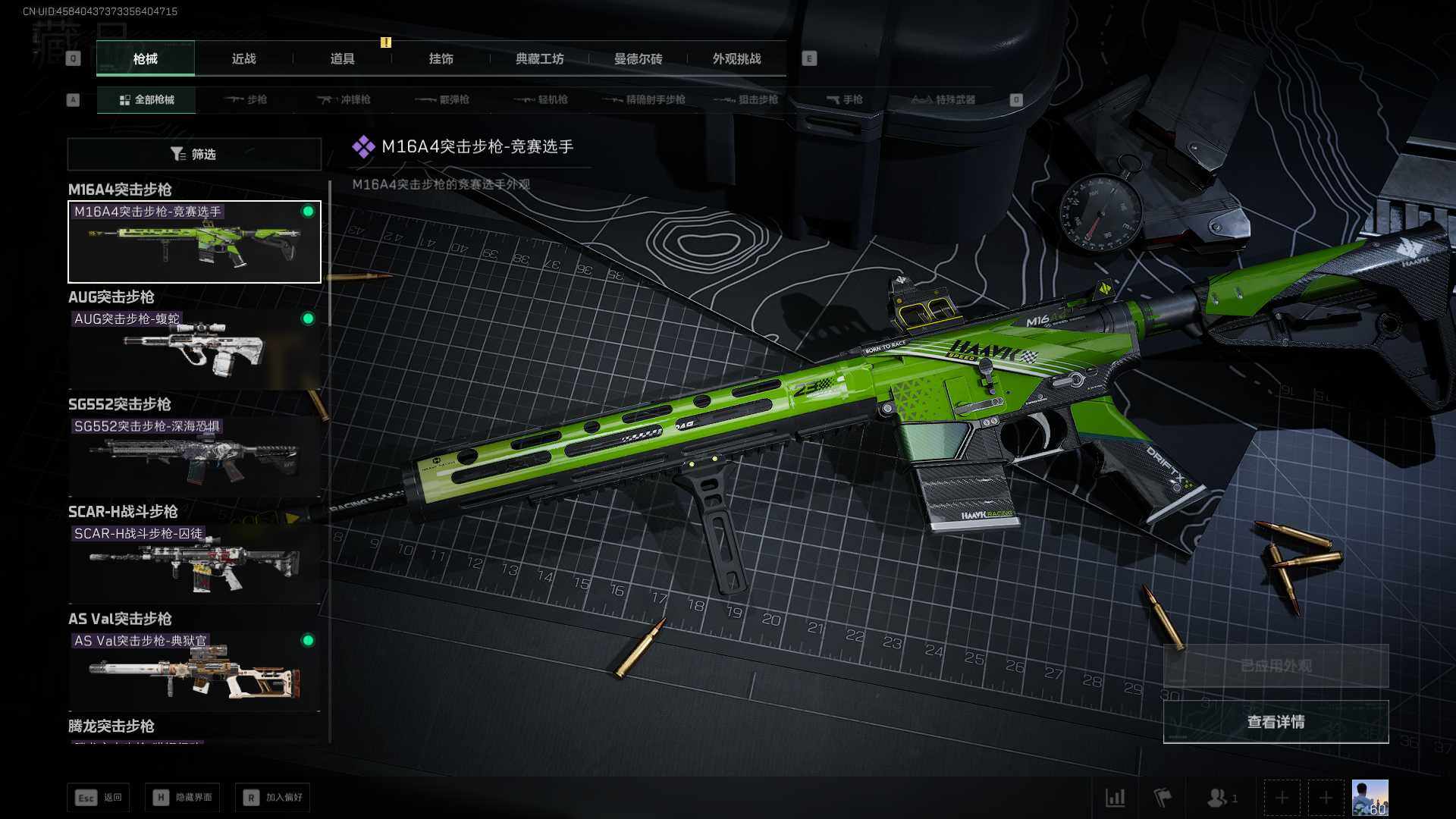Filter weapons by 手枪 pistols
The width and height of the screenshot is (1456, 819).
[x=844, y=100]
